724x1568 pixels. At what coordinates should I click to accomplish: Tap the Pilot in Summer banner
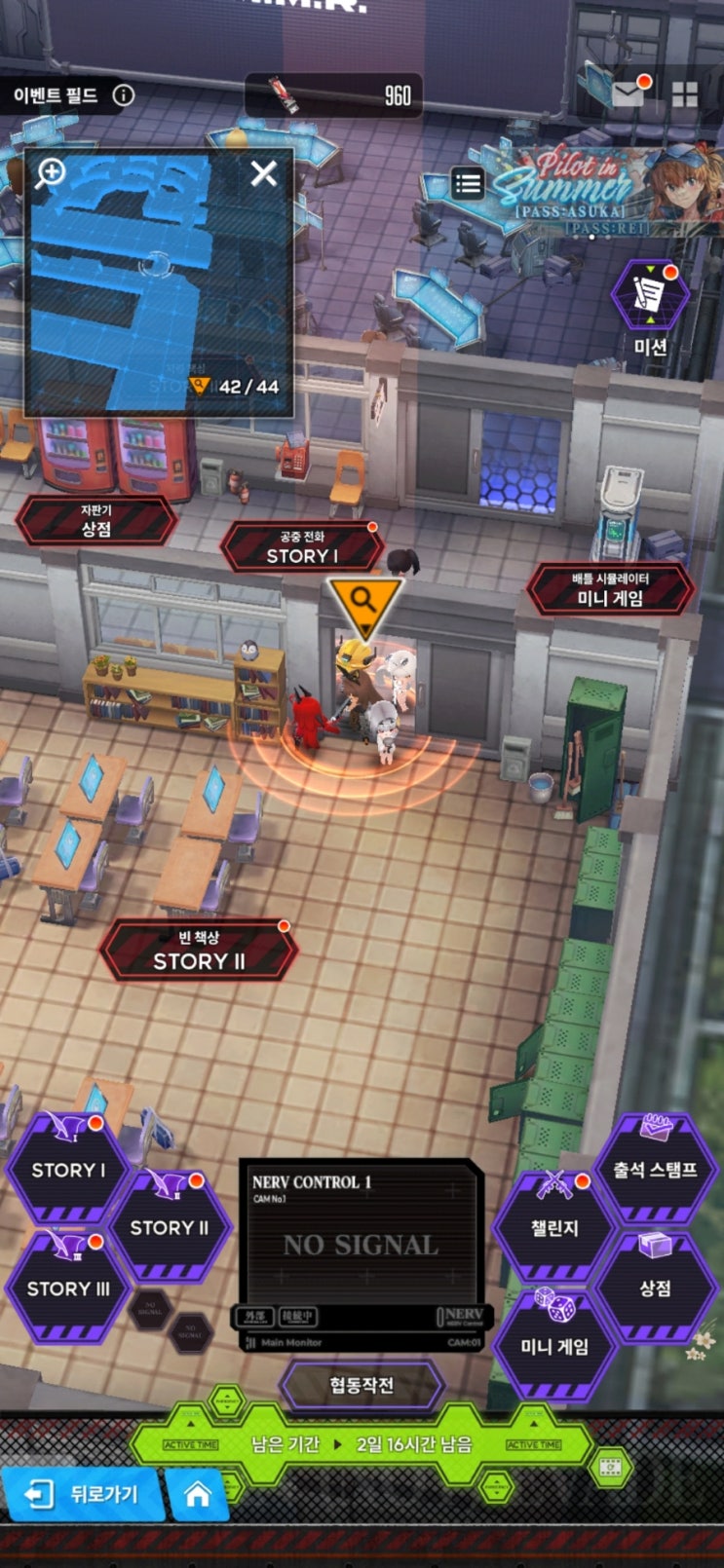point(604,190)
